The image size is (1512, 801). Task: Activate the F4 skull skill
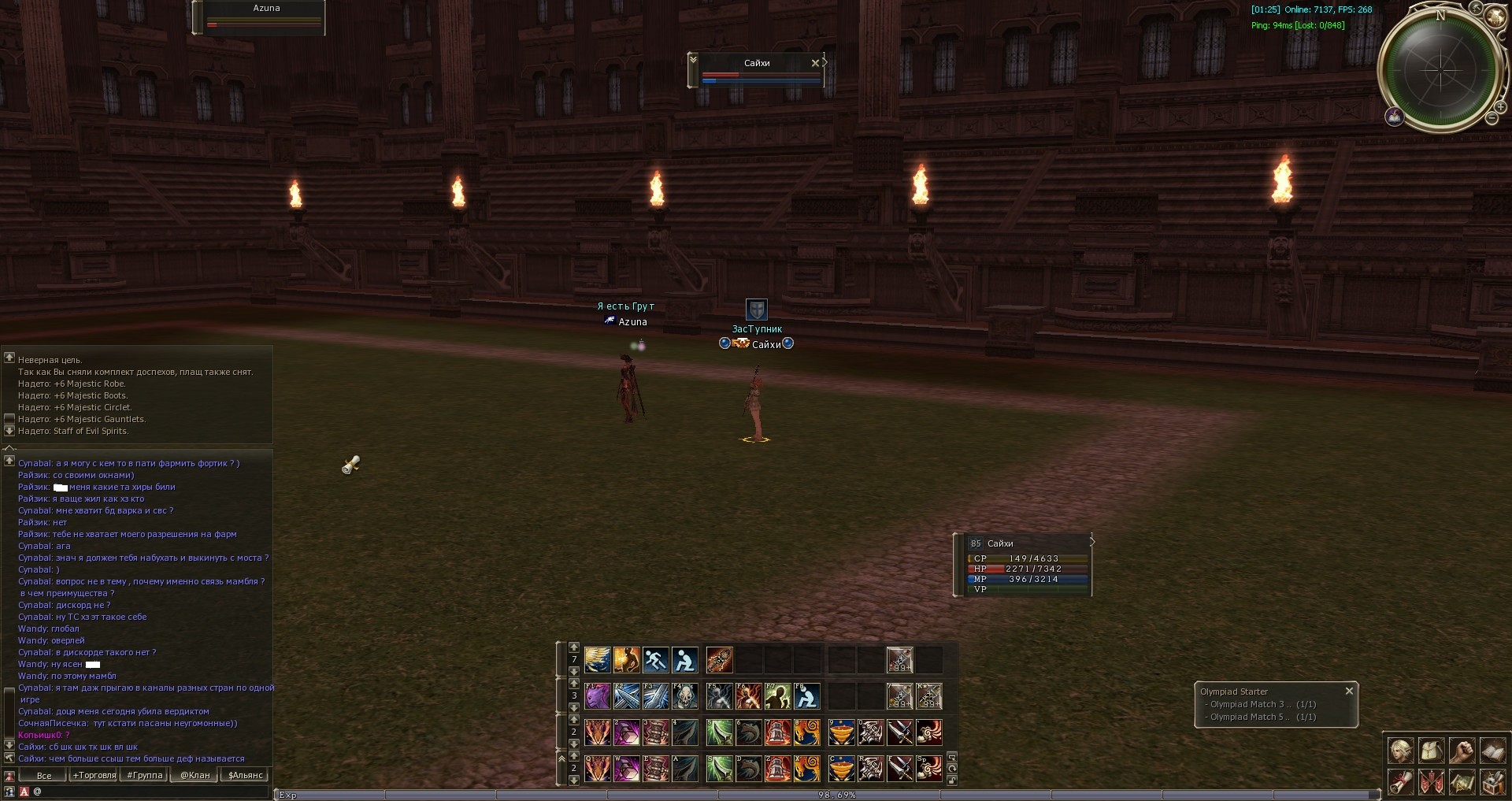click(x=685, y=696)
